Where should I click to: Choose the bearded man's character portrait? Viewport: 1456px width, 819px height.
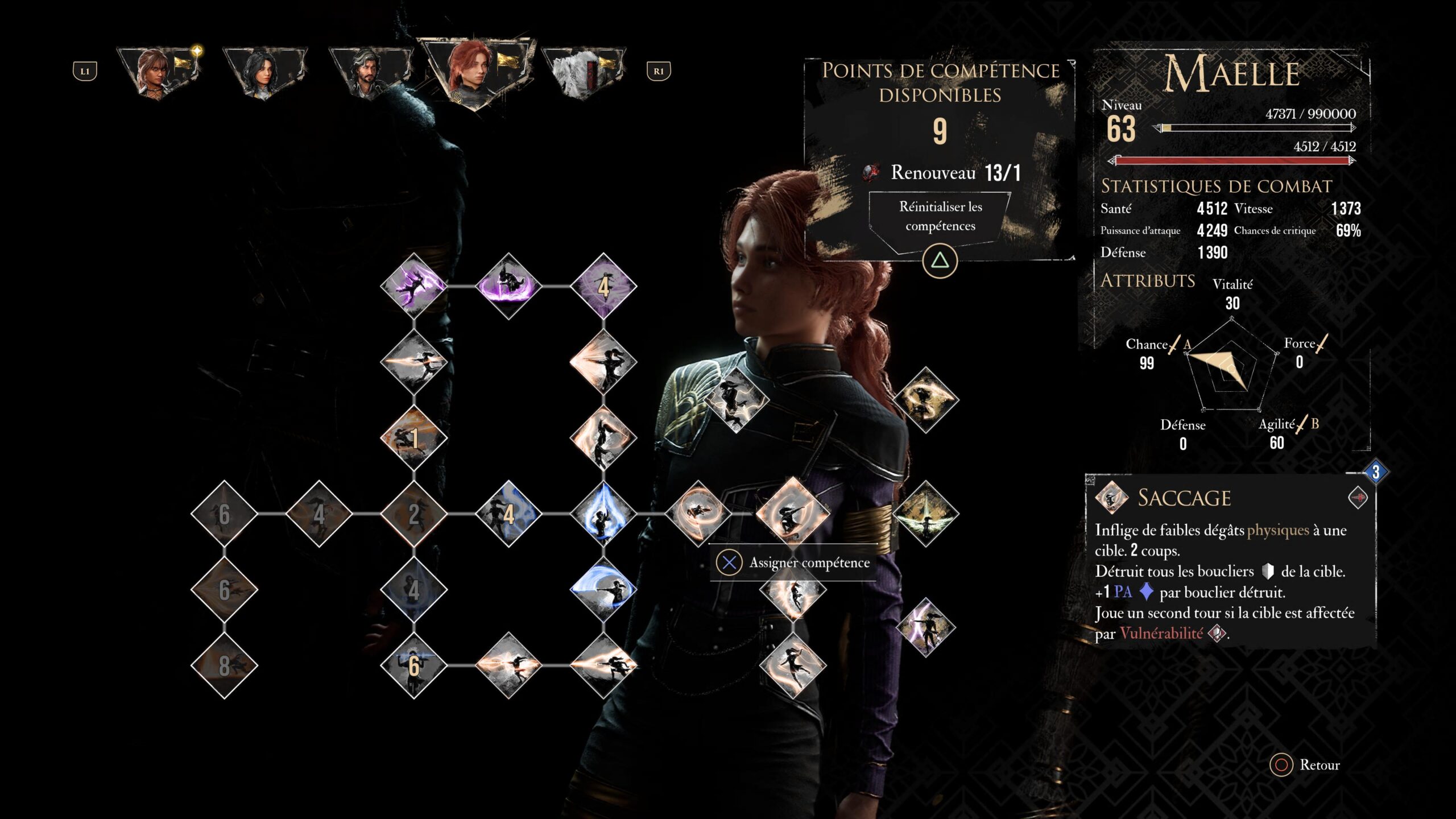(370, 72)
